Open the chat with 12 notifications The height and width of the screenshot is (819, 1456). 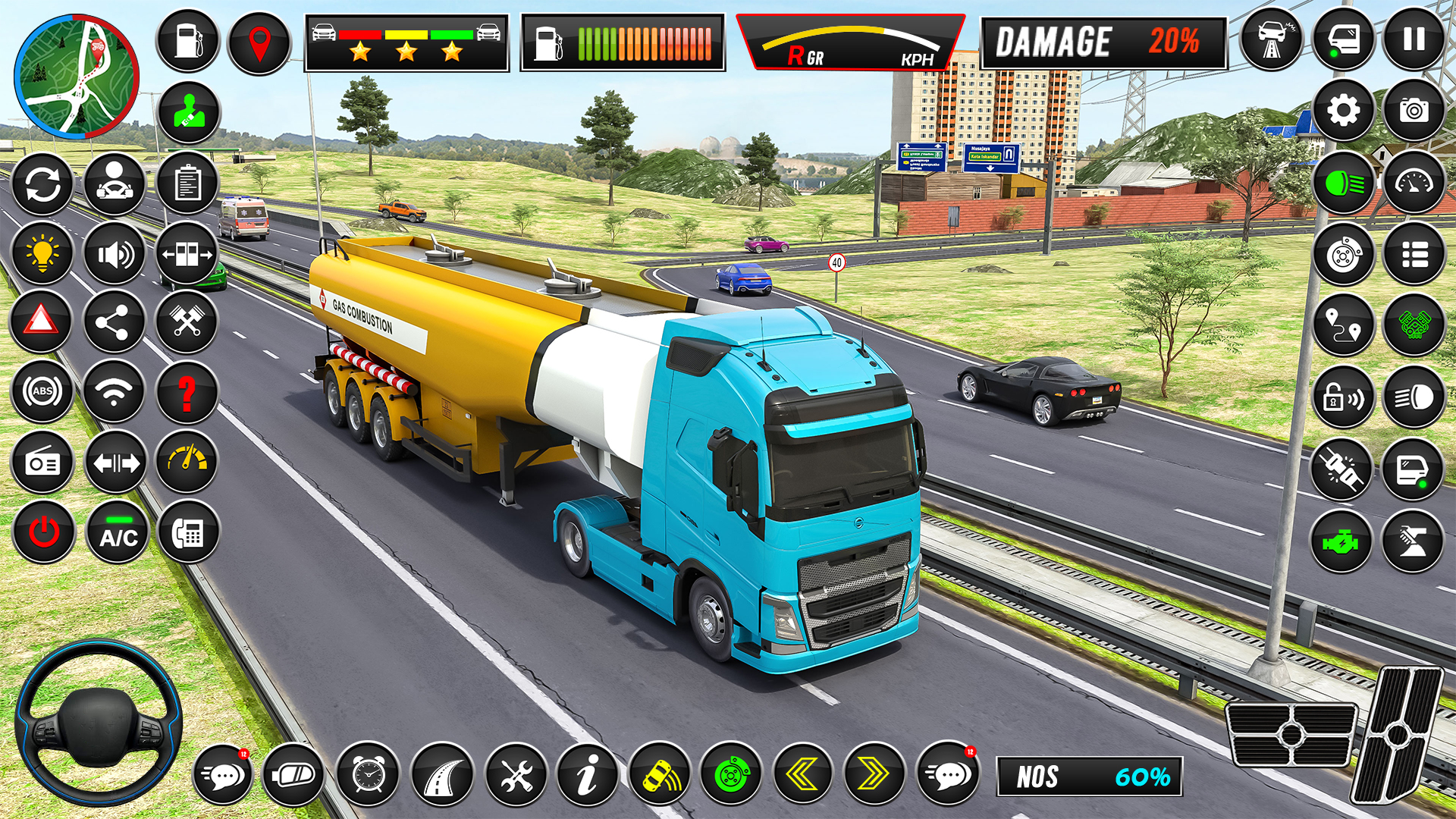223,775
